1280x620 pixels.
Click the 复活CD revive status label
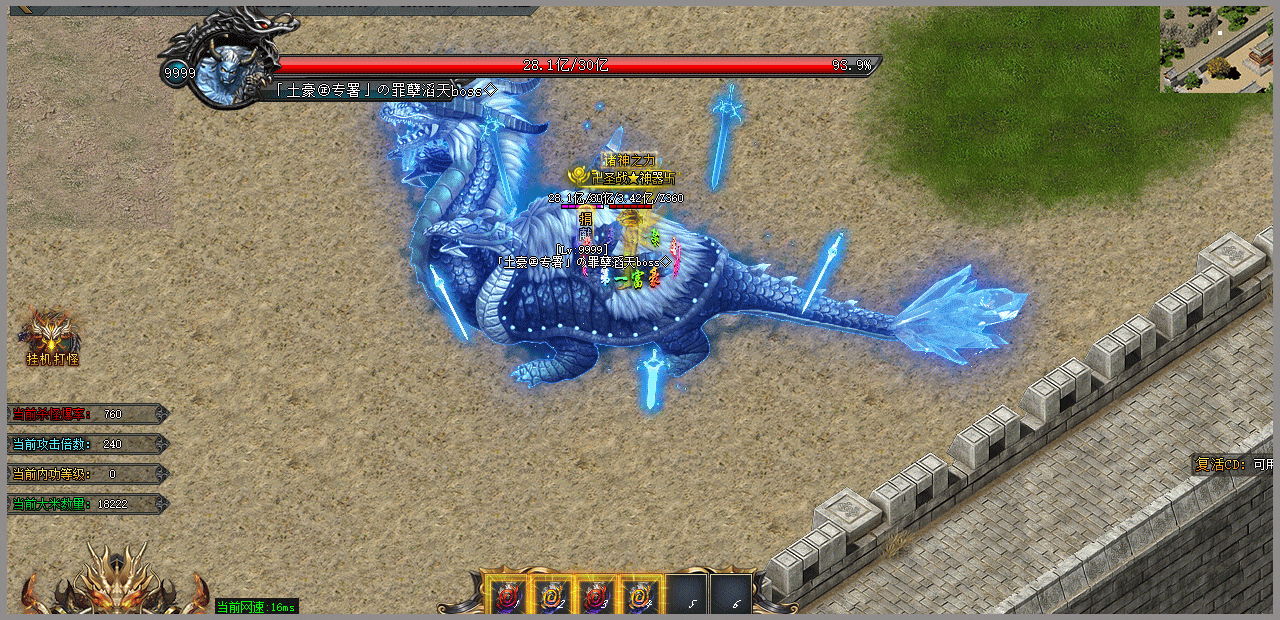1232,465
